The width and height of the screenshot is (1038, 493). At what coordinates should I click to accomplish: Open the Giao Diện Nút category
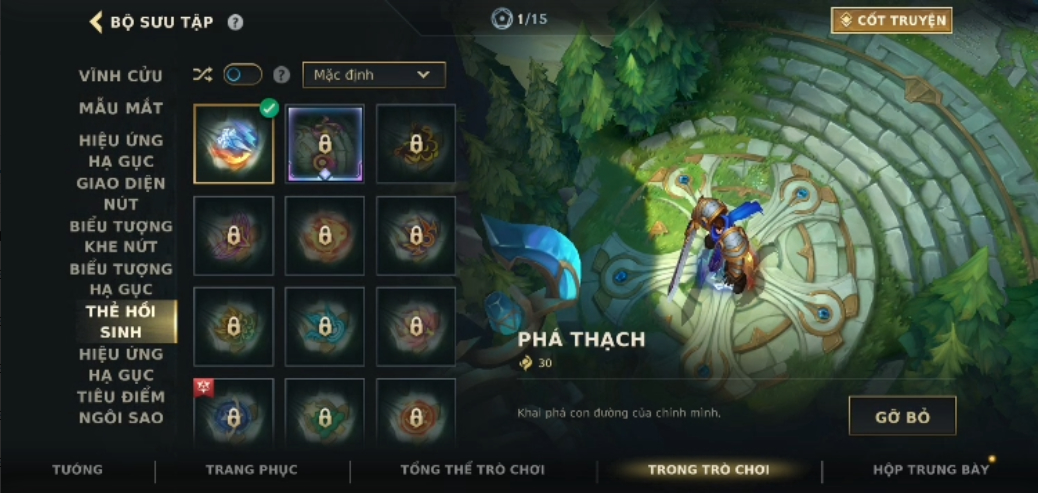[x=121, y=193]
